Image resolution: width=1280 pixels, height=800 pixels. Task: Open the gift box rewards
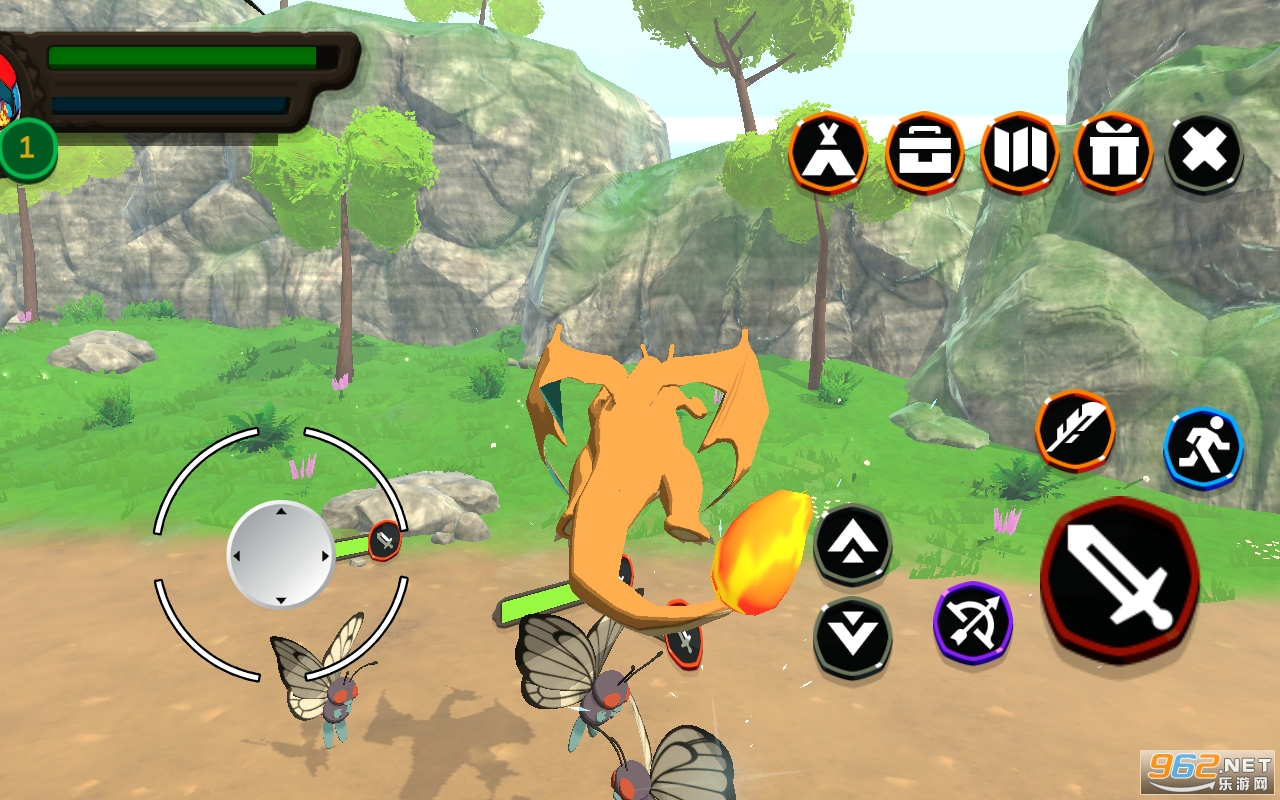pos(1113,153)
